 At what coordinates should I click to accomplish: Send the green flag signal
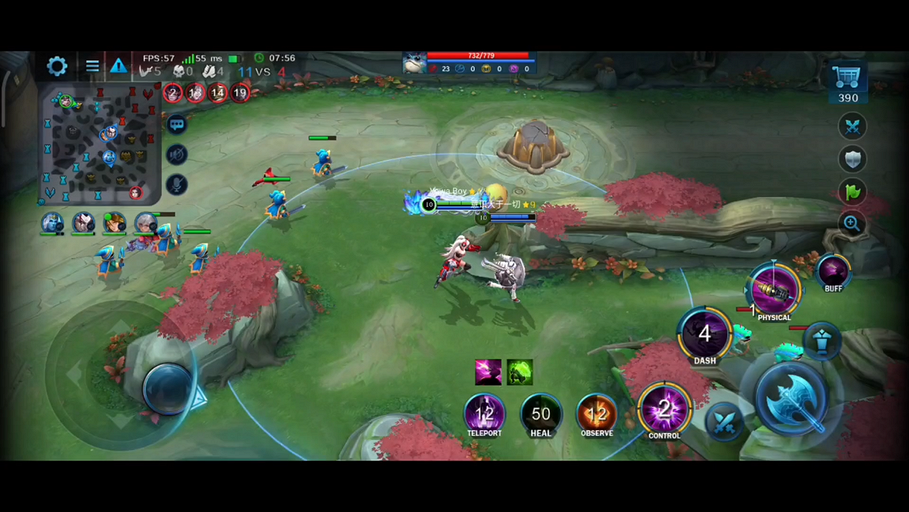[852, 192]
